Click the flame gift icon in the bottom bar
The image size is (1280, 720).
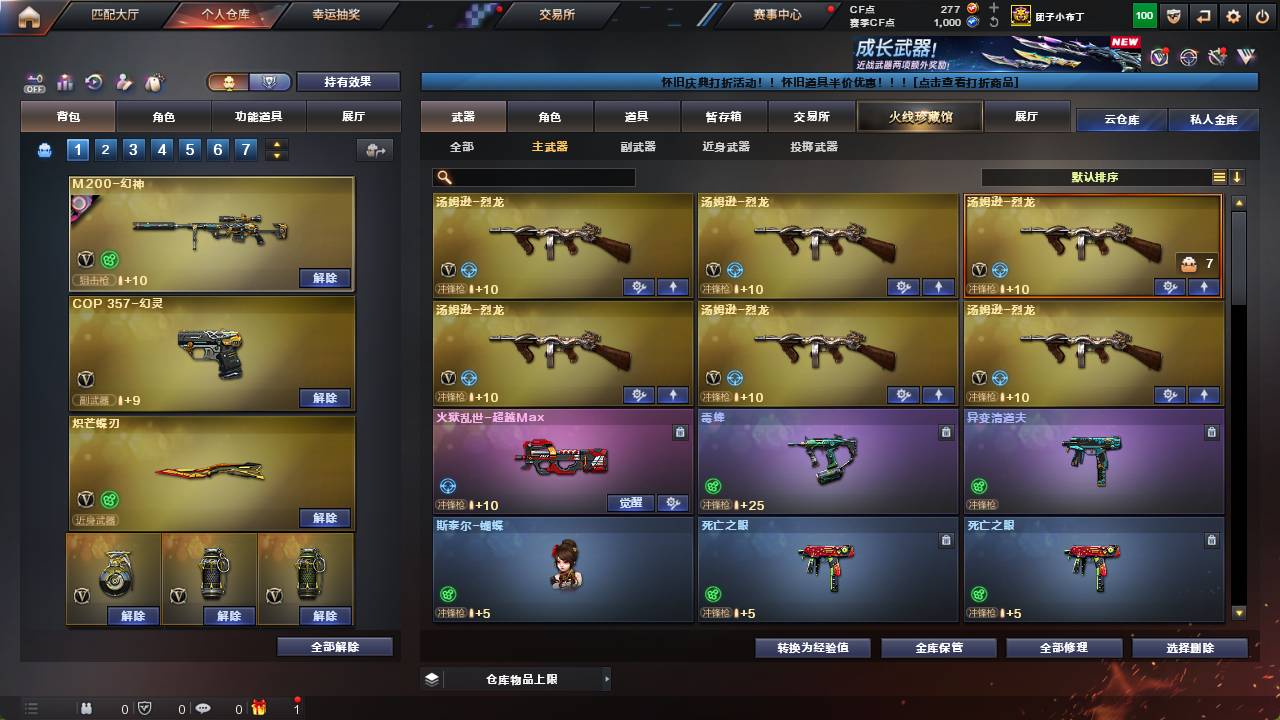[x=258, y=708]
